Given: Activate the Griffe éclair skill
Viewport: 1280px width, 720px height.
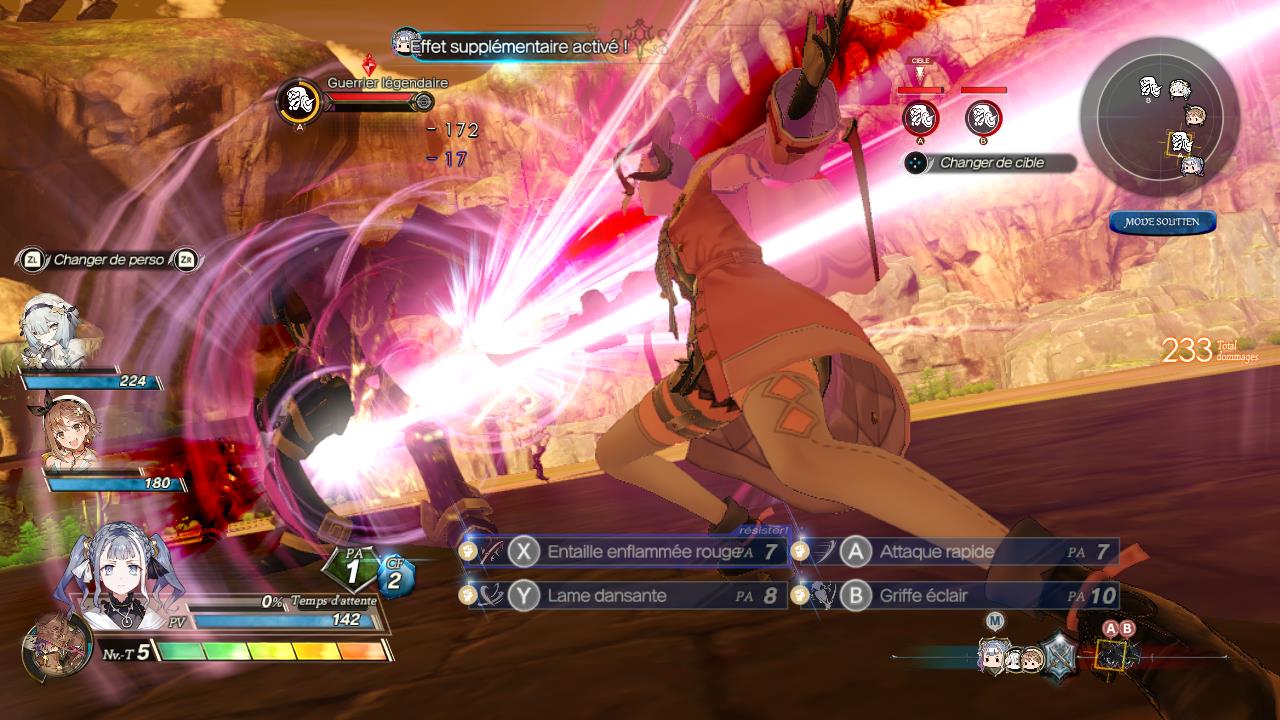Looking at the screenshot, I should tap(955, 596).
